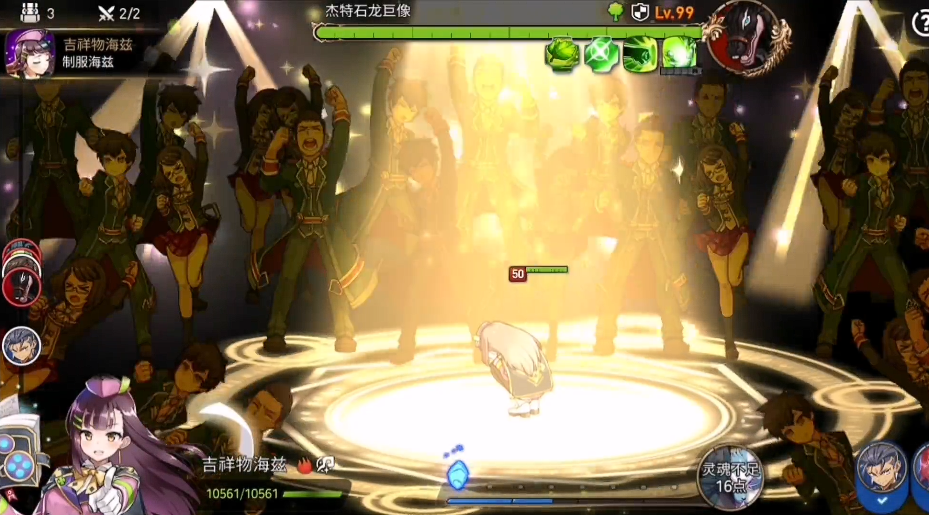View the green energy burst skill icon
The width and height of the screenshot is (929, 515).
point(679,53)
